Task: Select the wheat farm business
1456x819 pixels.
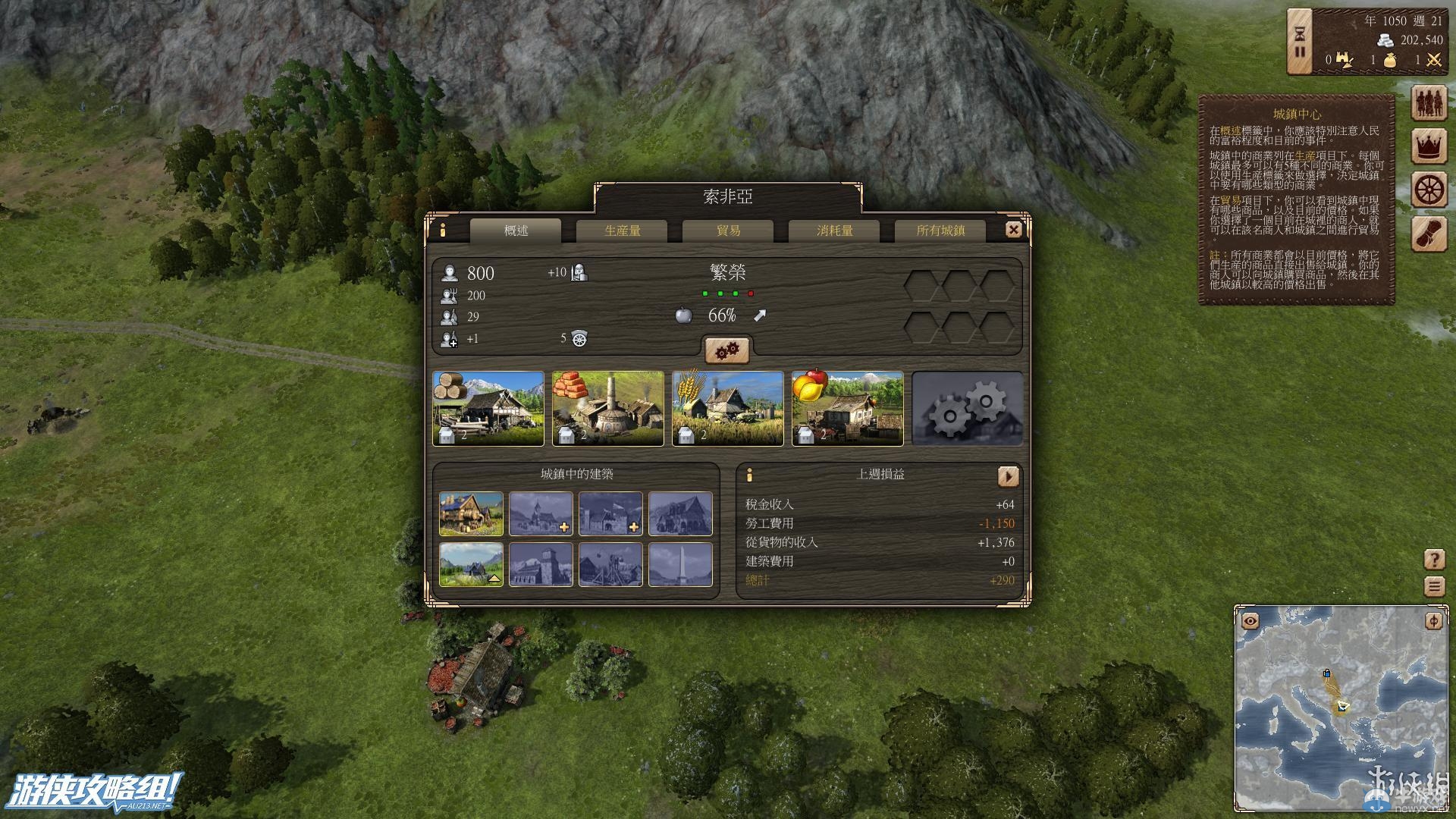Action: click(x=728, y=408)
